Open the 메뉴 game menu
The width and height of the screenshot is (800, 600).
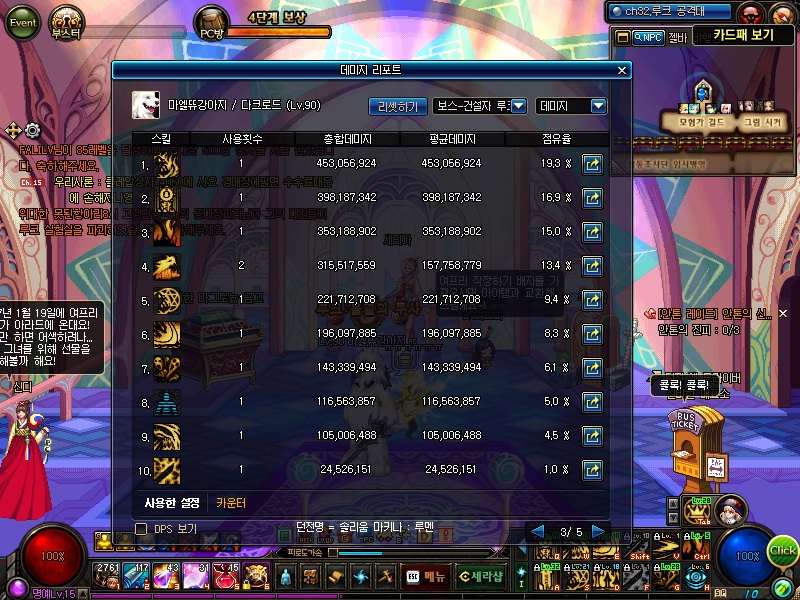426,577
